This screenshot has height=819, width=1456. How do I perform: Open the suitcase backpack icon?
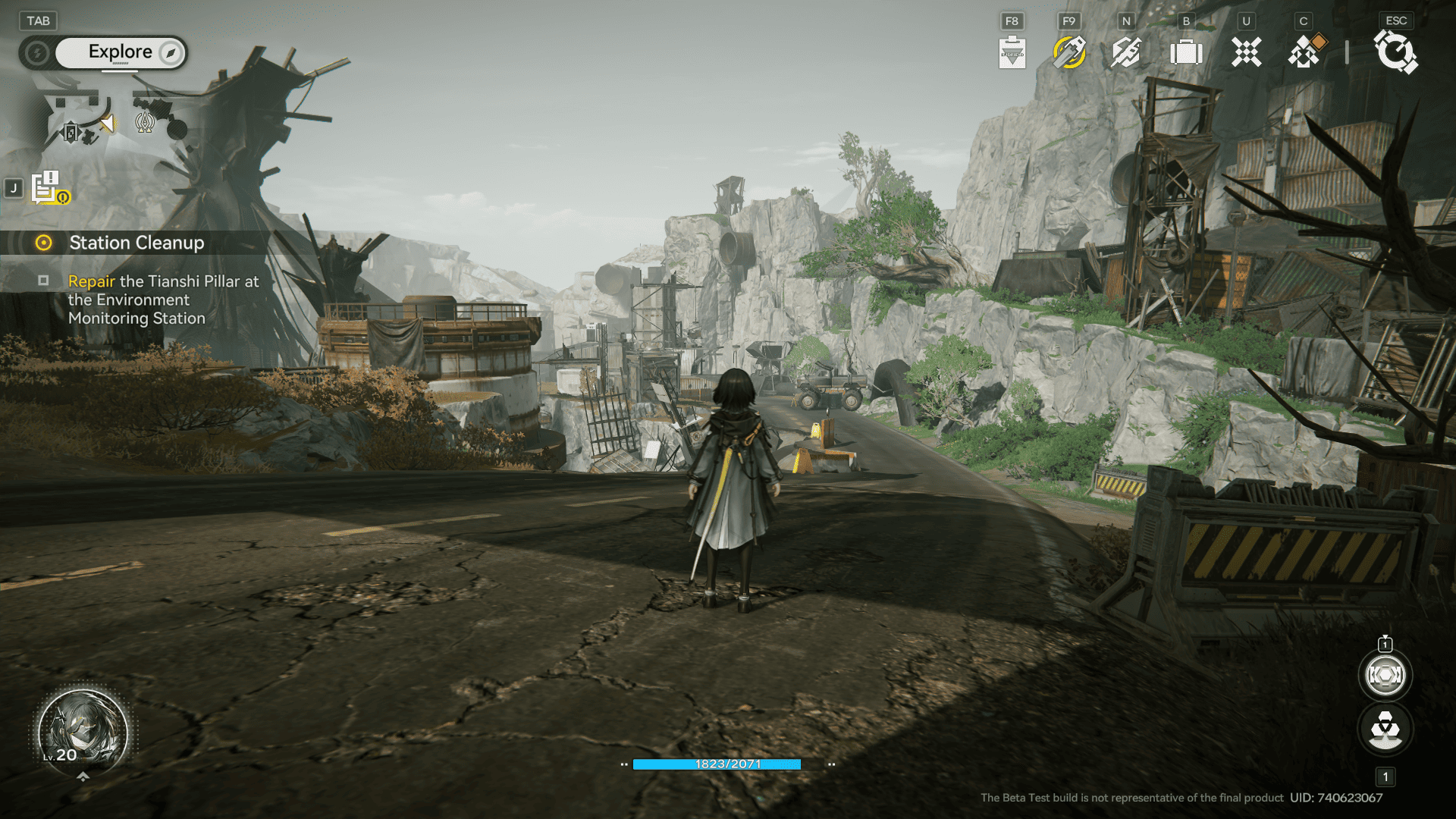pos(1186,53)
